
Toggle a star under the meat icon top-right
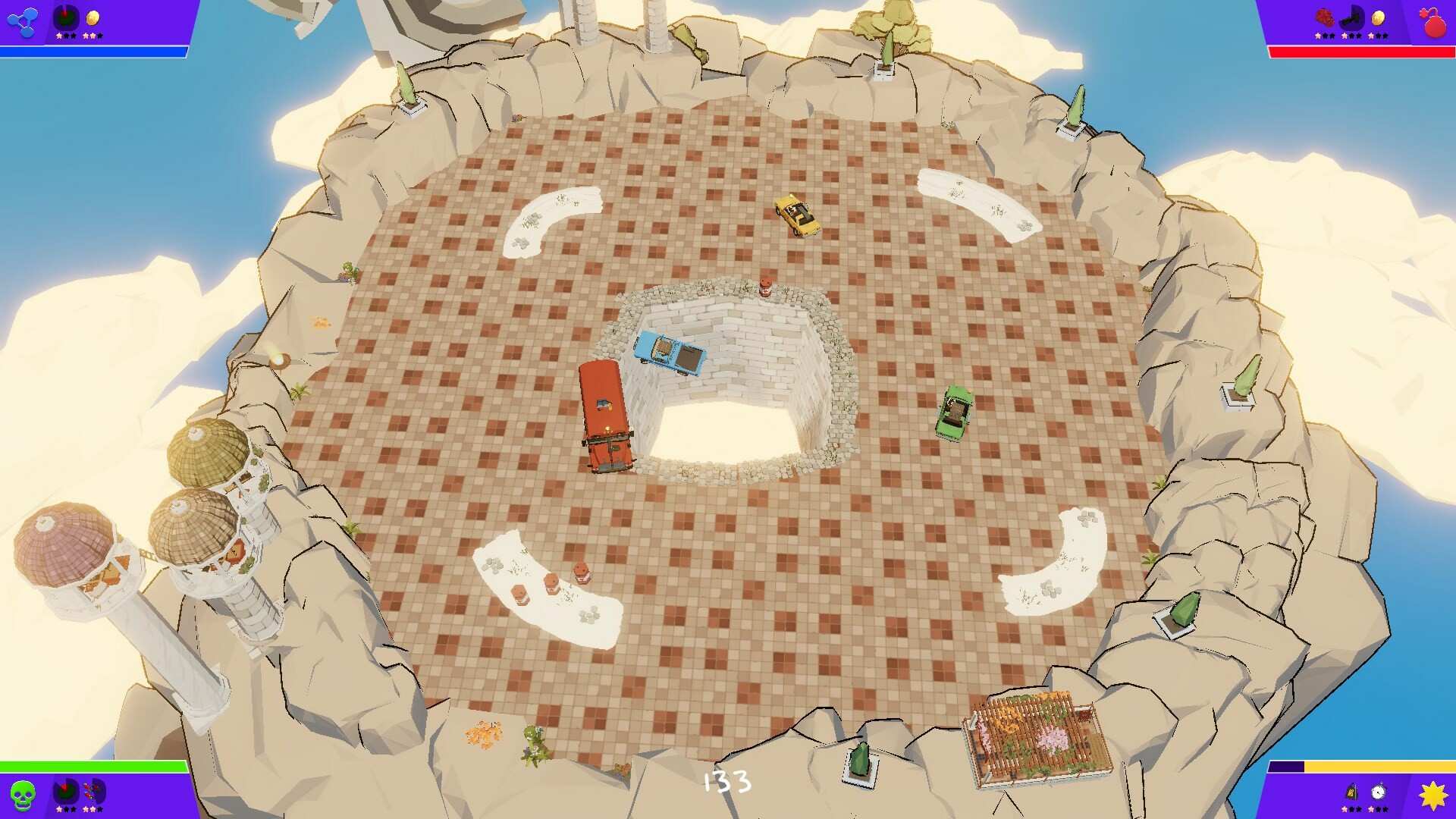1318,36
